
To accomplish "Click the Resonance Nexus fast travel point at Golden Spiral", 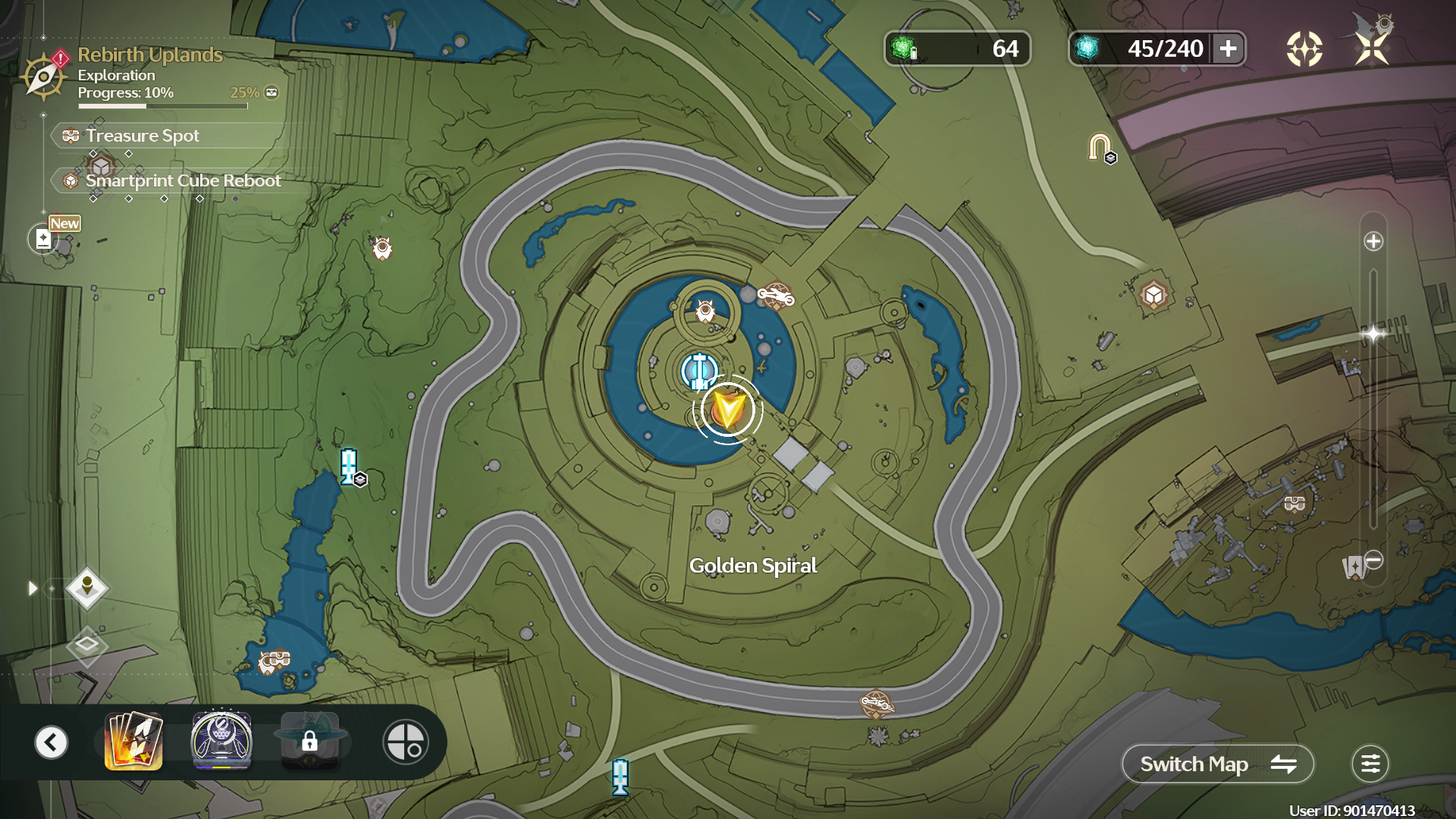I will [698, 369].
